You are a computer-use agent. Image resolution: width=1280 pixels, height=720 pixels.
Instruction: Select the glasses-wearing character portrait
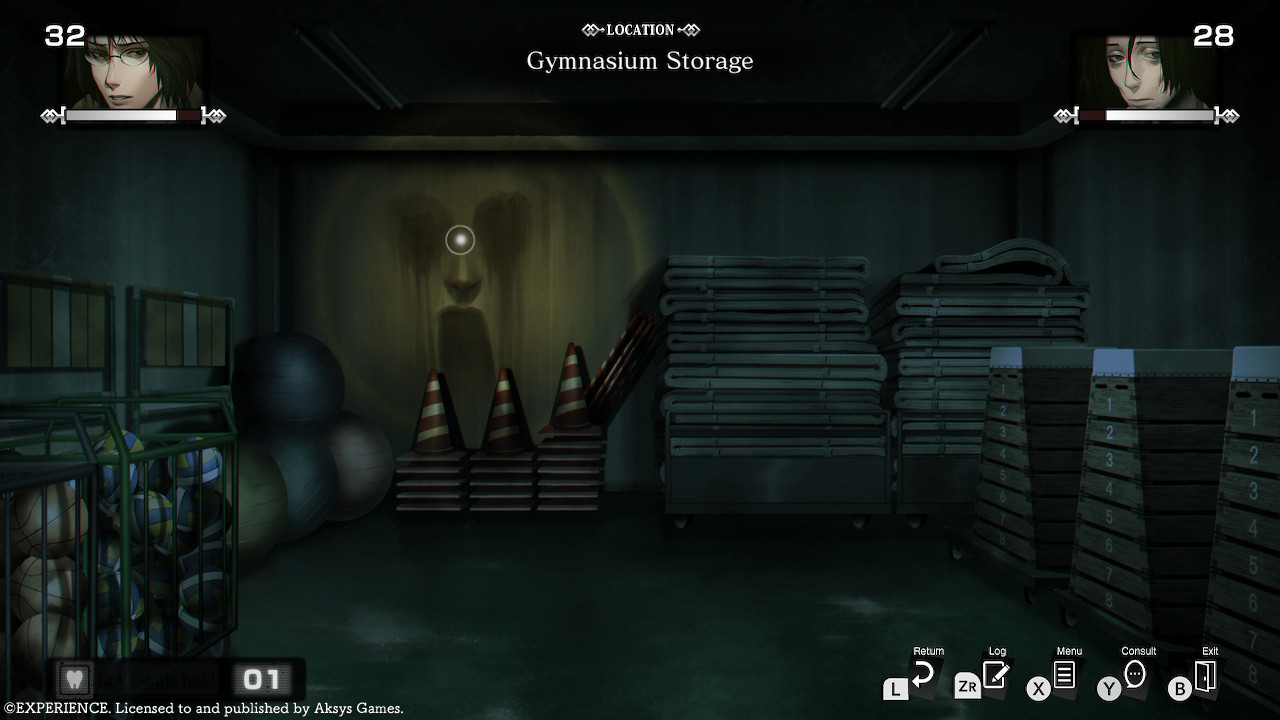click(135, 70)
